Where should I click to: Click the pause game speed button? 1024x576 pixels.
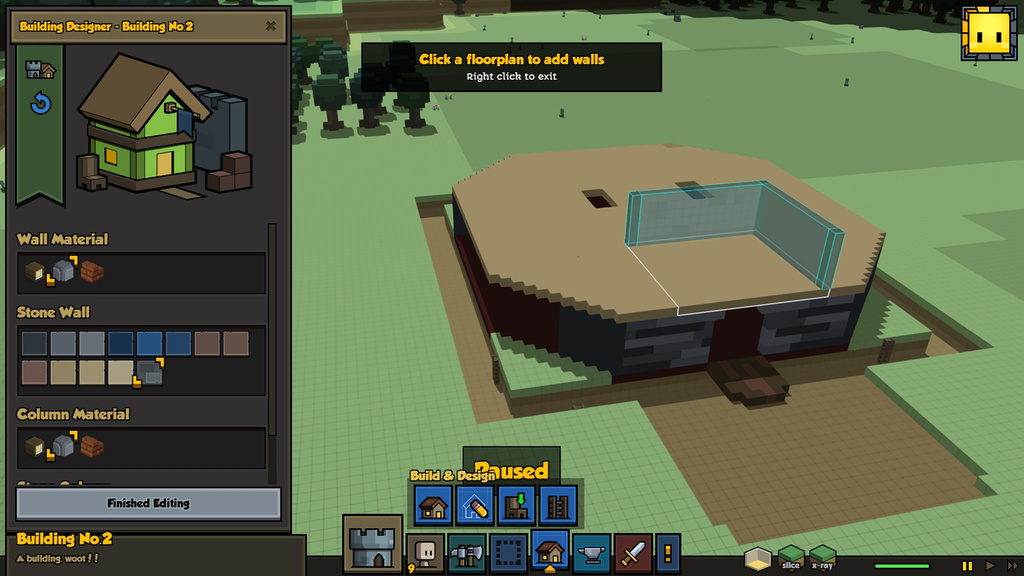967,566
